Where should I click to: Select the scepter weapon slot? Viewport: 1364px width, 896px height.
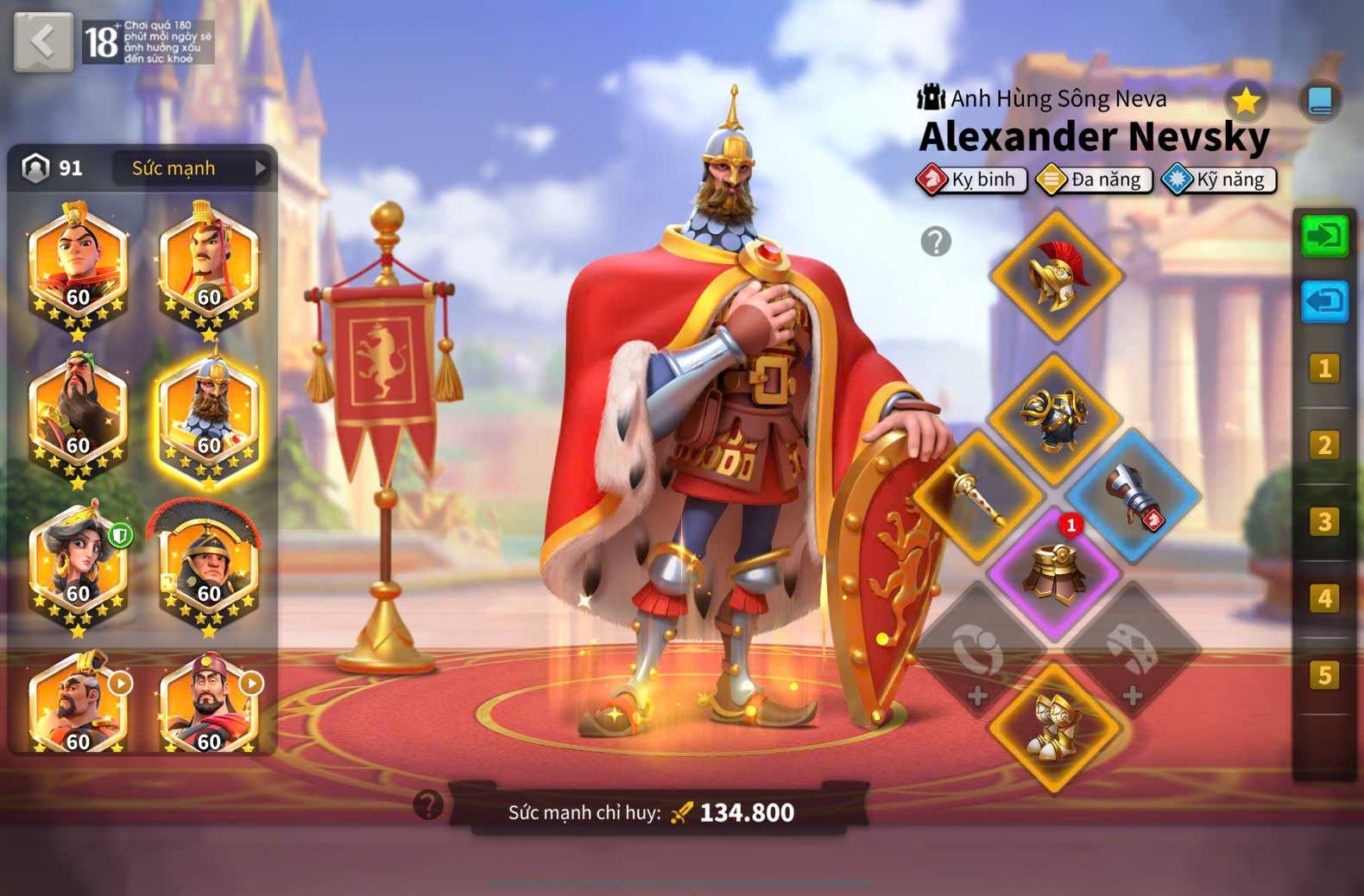click(x=978, y=495)
